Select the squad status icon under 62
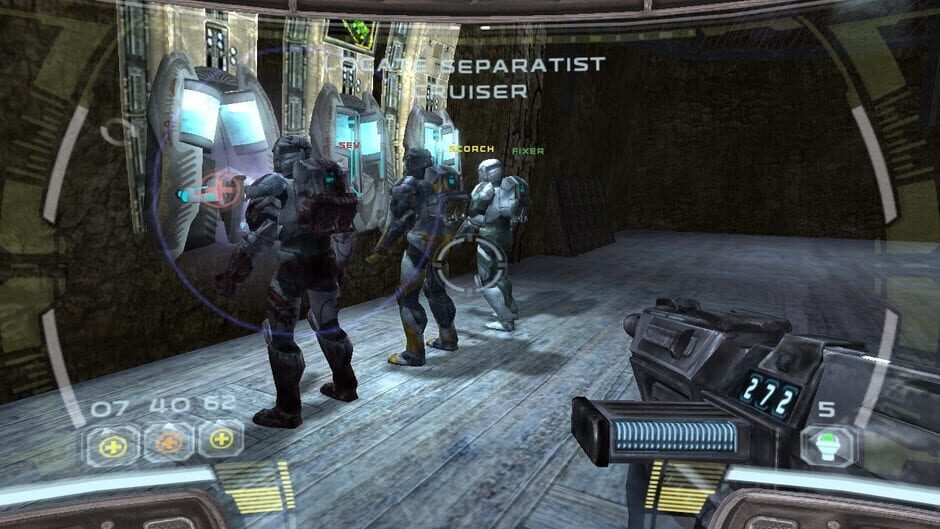Viewport: 940px width, 529px height. click(221, 441)
